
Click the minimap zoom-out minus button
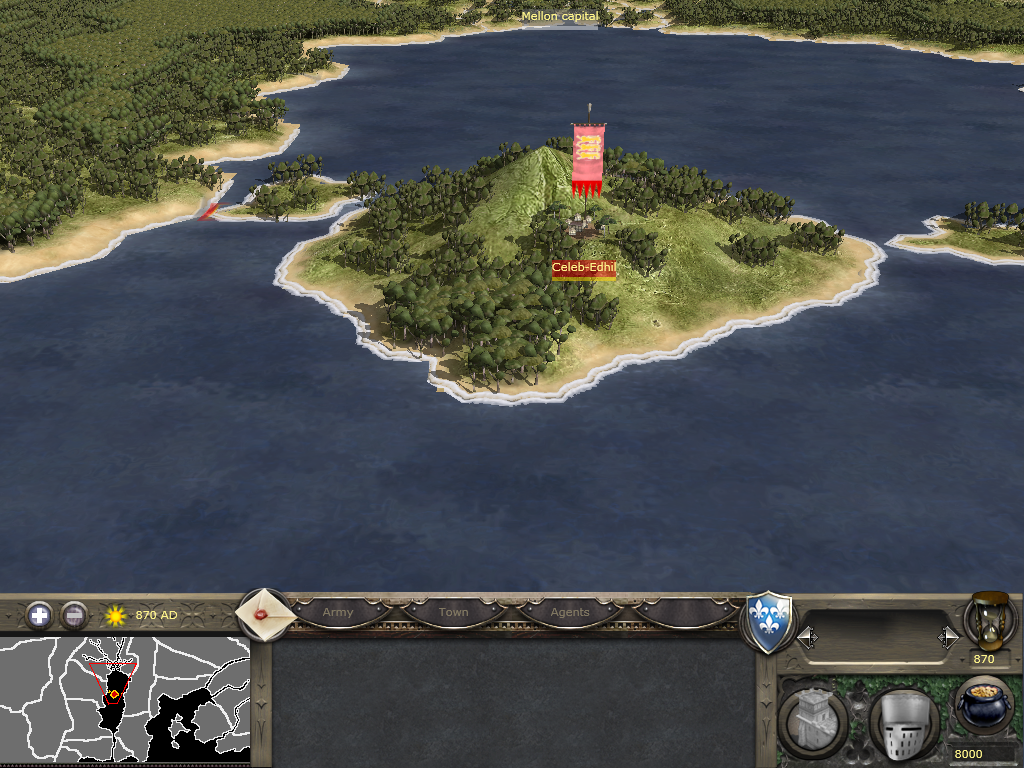click(74, 615)
